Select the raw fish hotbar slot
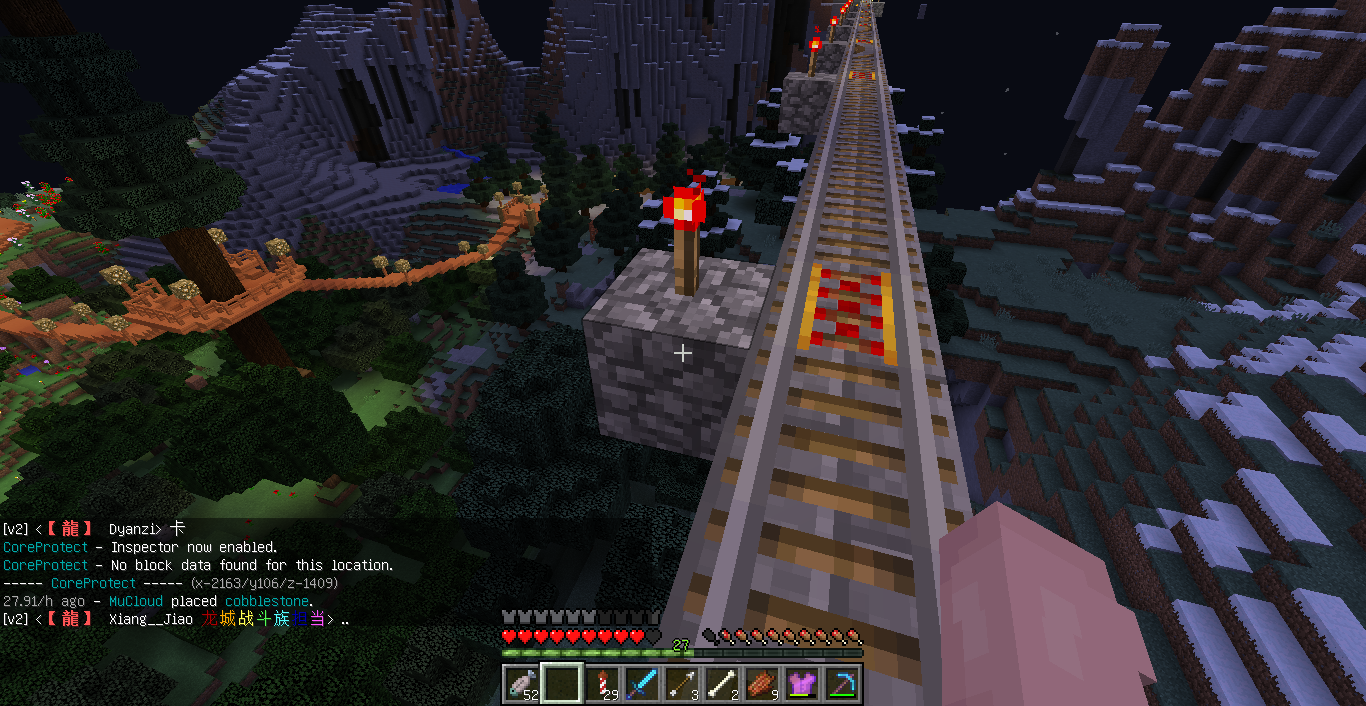The height and width of the screenshot is (706, 1366). click(521, 683)
